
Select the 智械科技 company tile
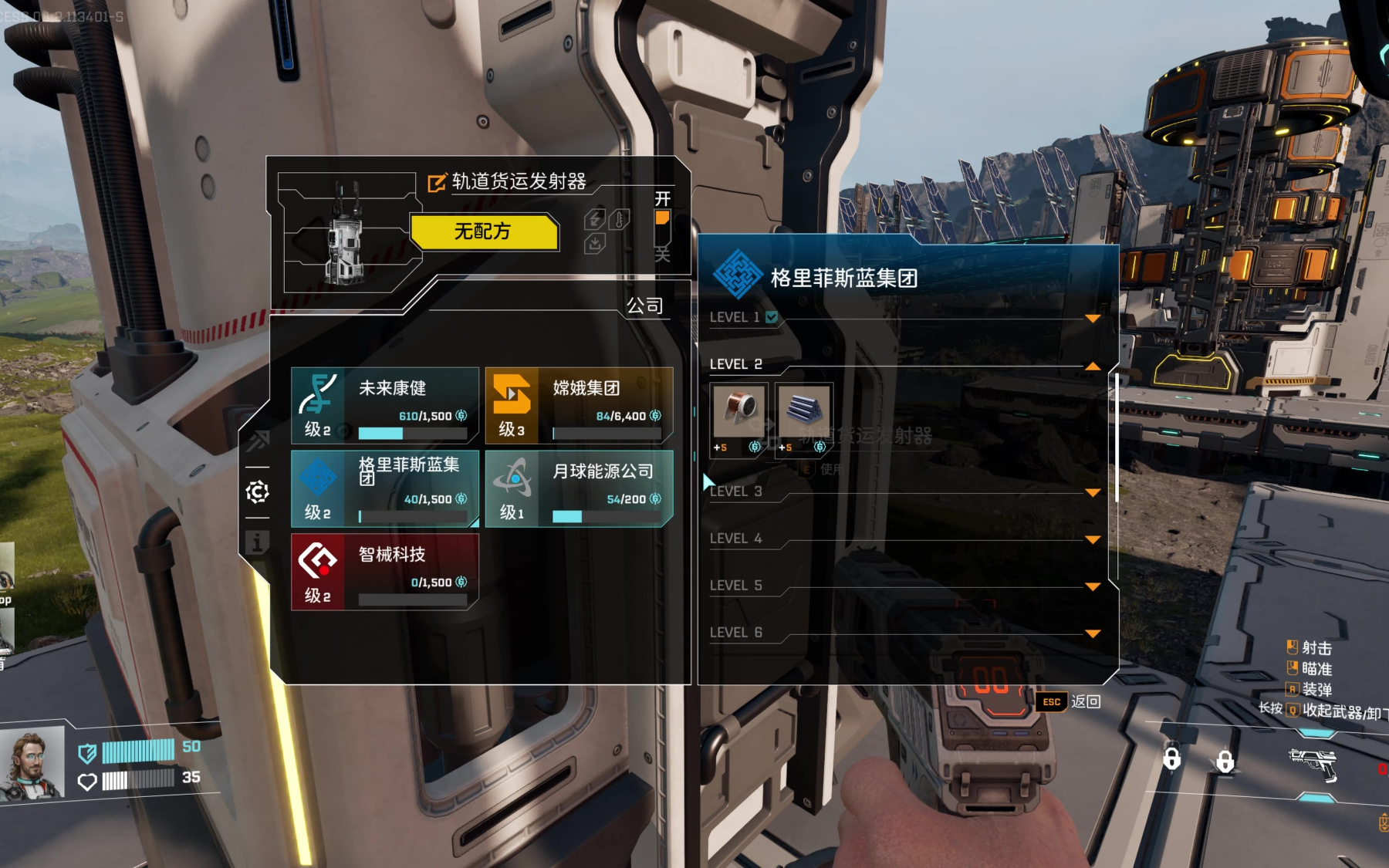tap(384, 572)
